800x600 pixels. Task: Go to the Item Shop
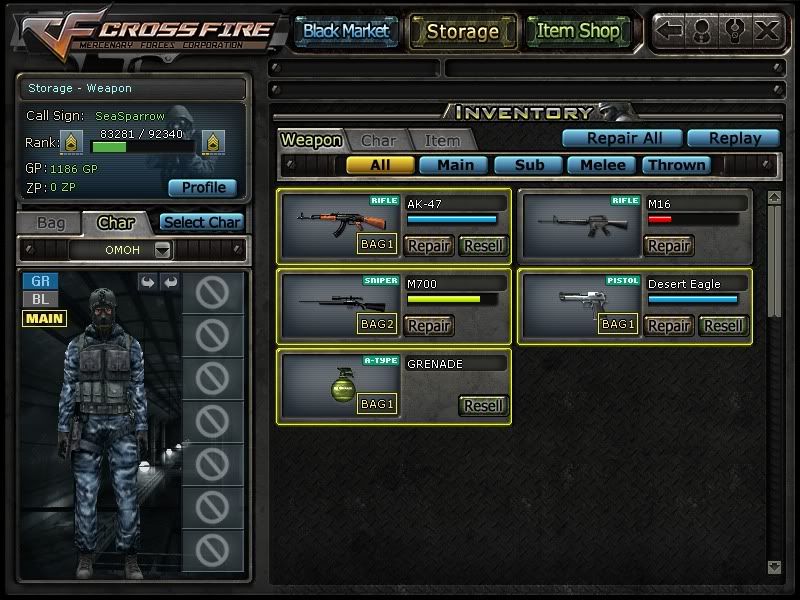pyautogui.click(x=578, y=31)
